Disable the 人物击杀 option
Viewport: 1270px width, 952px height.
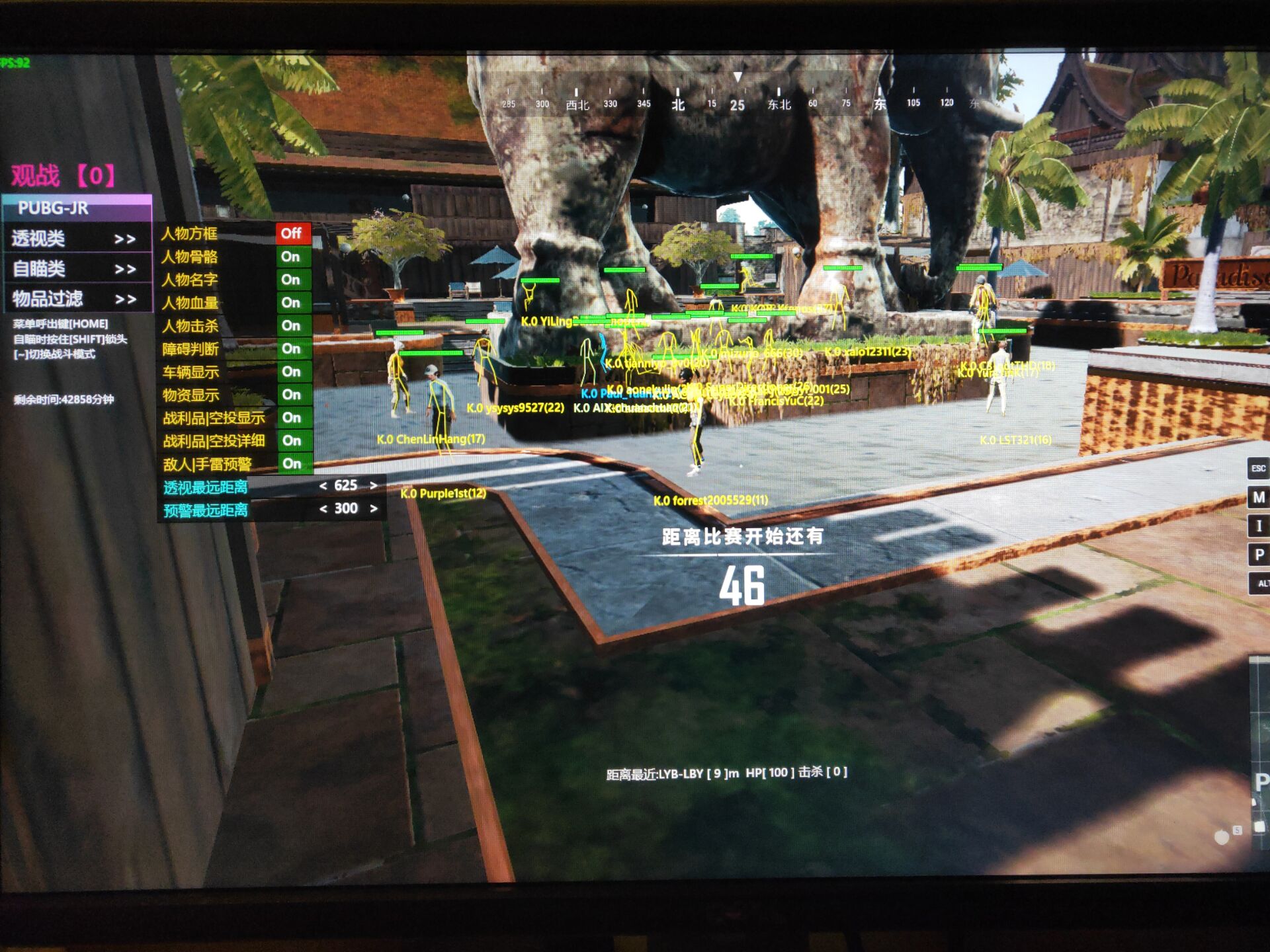click(x=292, y=326)
